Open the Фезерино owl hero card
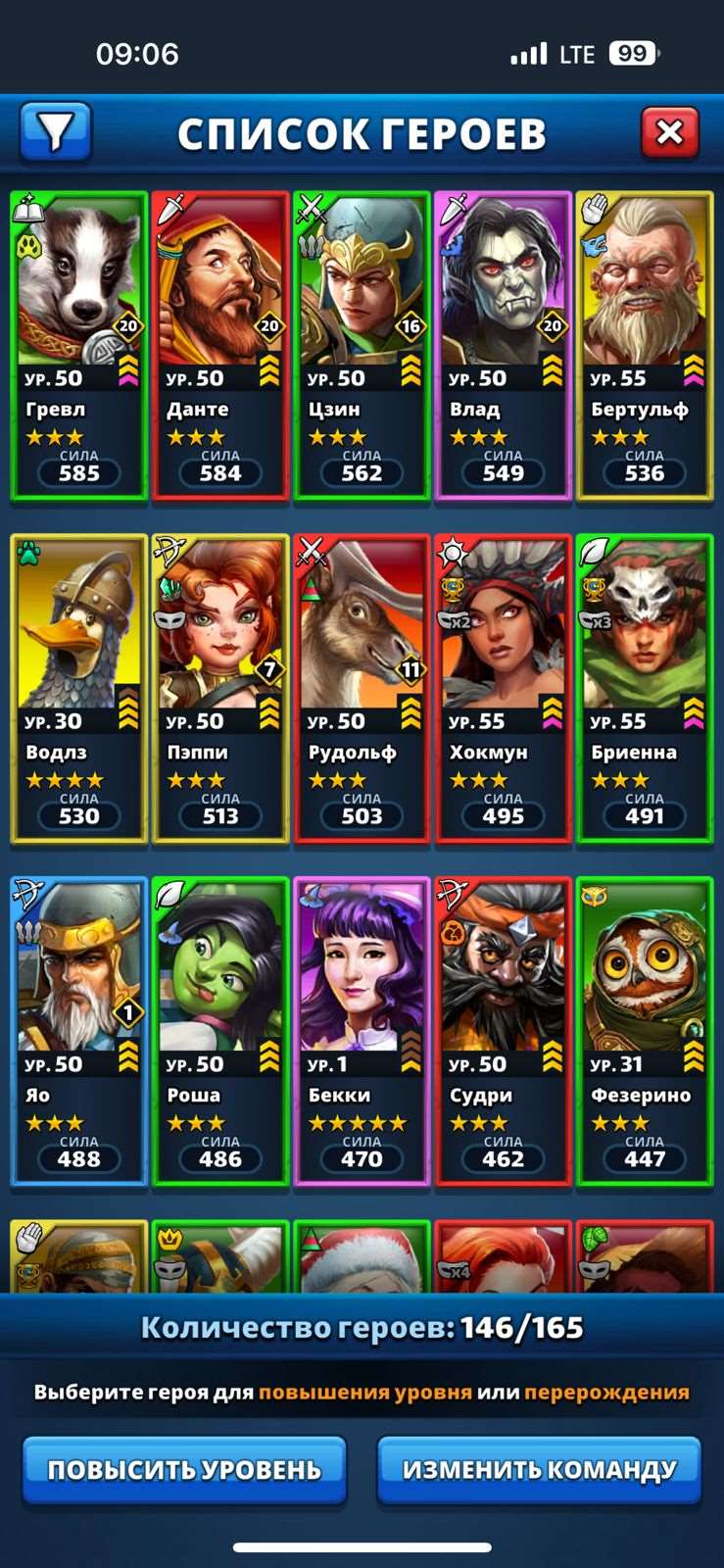This screenshot has height=1568, width=724. click(644, 1032)
